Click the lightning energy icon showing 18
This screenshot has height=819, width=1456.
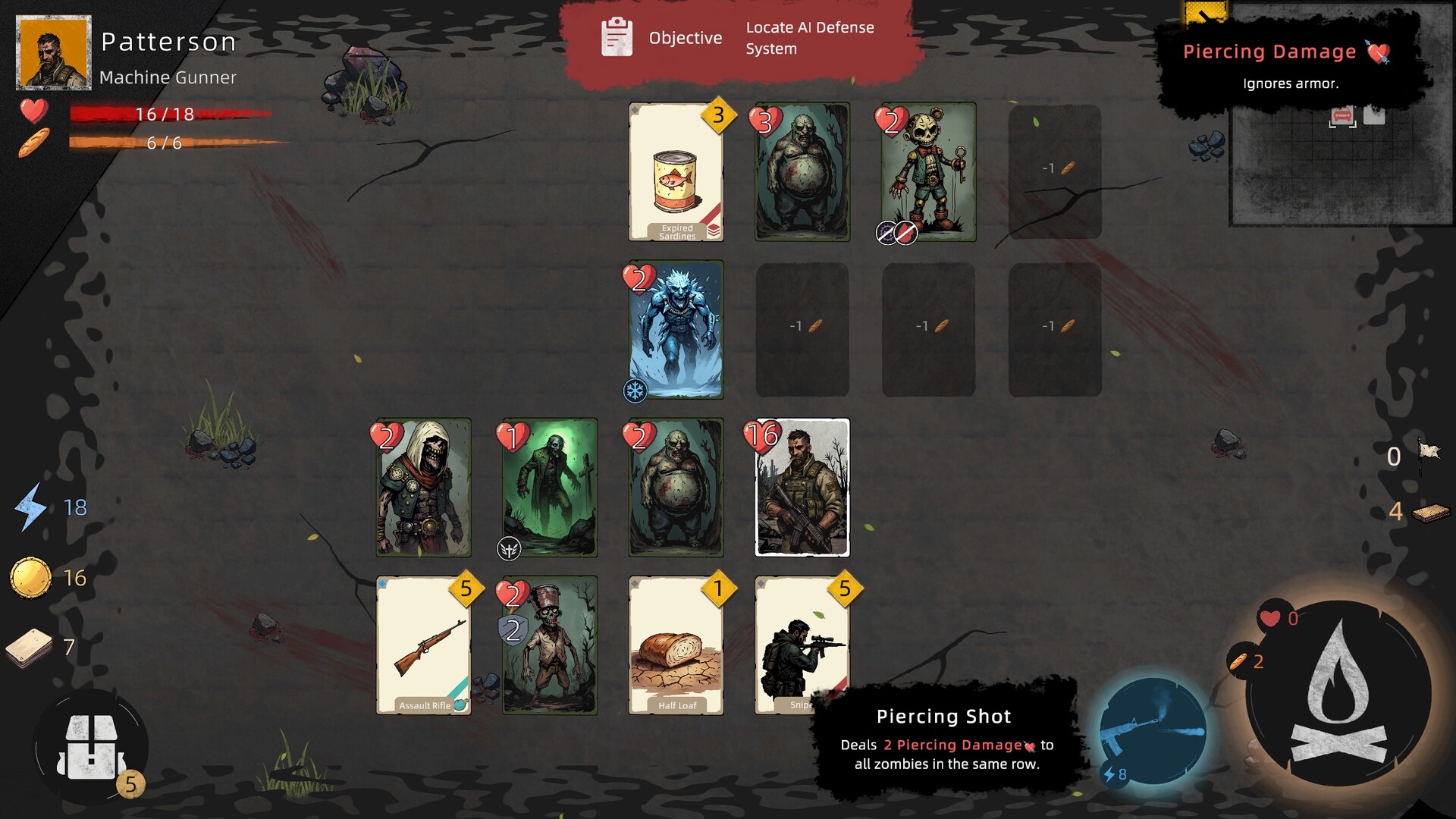point(30,508)
